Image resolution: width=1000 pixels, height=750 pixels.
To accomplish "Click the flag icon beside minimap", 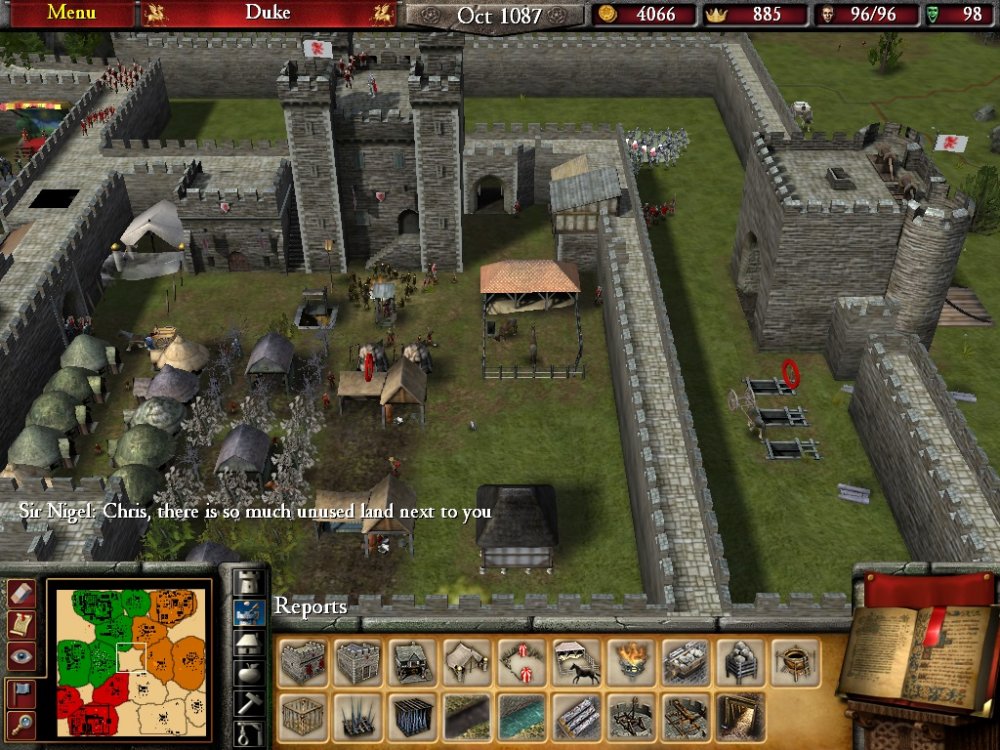I will 21,692.
